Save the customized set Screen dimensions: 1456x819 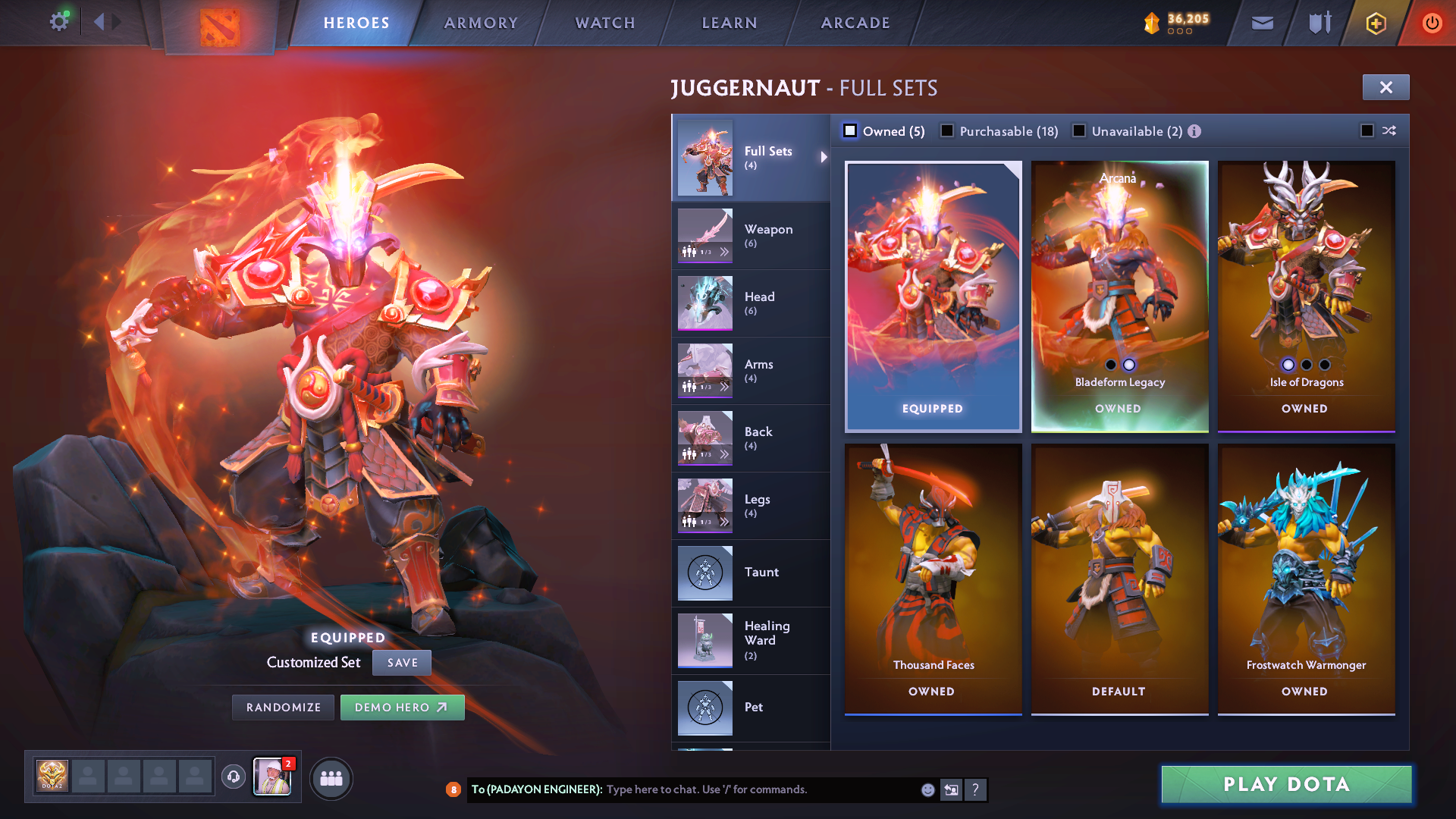(402, 663)
